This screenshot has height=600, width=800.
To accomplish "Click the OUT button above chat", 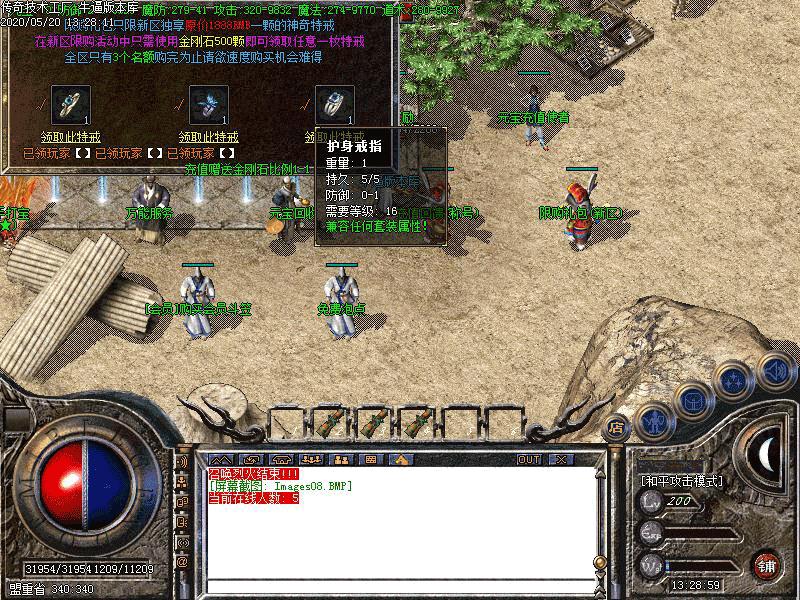I will pyautogui.click(x=528, y=459).
